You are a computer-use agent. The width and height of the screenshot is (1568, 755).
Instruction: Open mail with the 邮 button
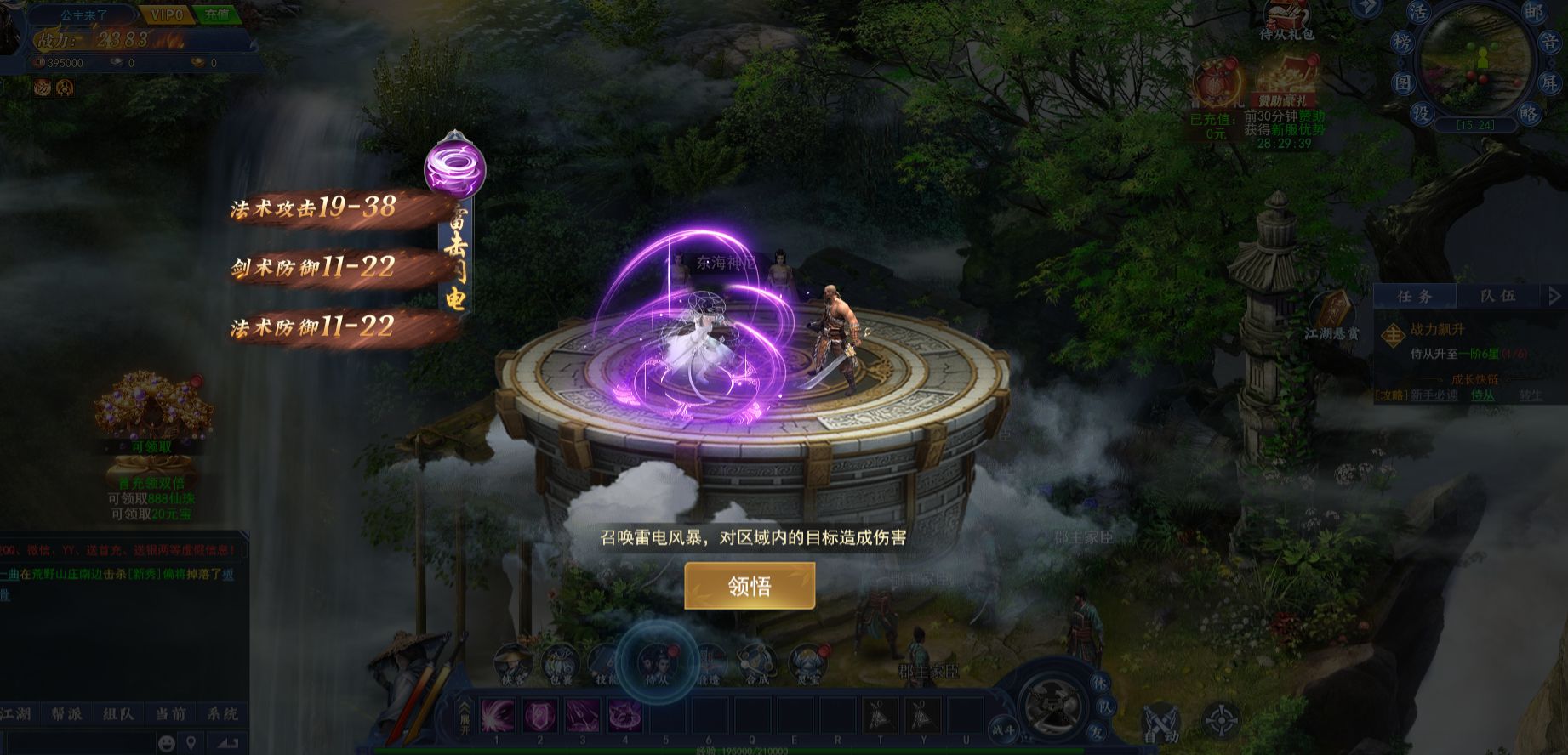click(x=1532, y=13)
